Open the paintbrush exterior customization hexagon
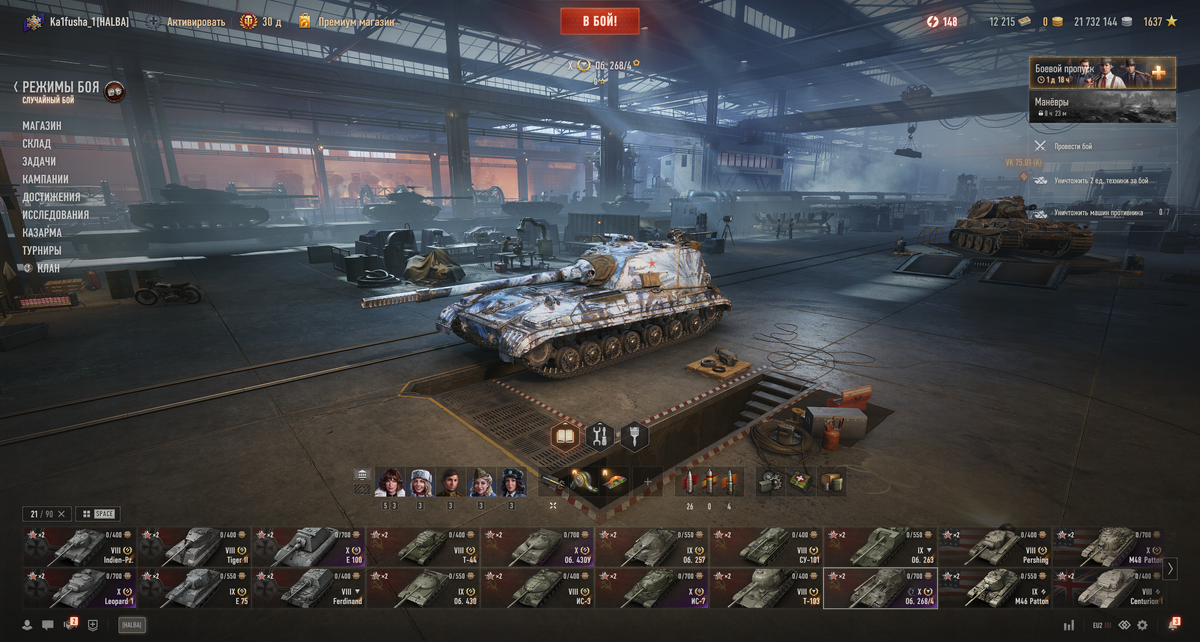The image size is (1200, 642). pyautogui.click(x=634, y=436)
